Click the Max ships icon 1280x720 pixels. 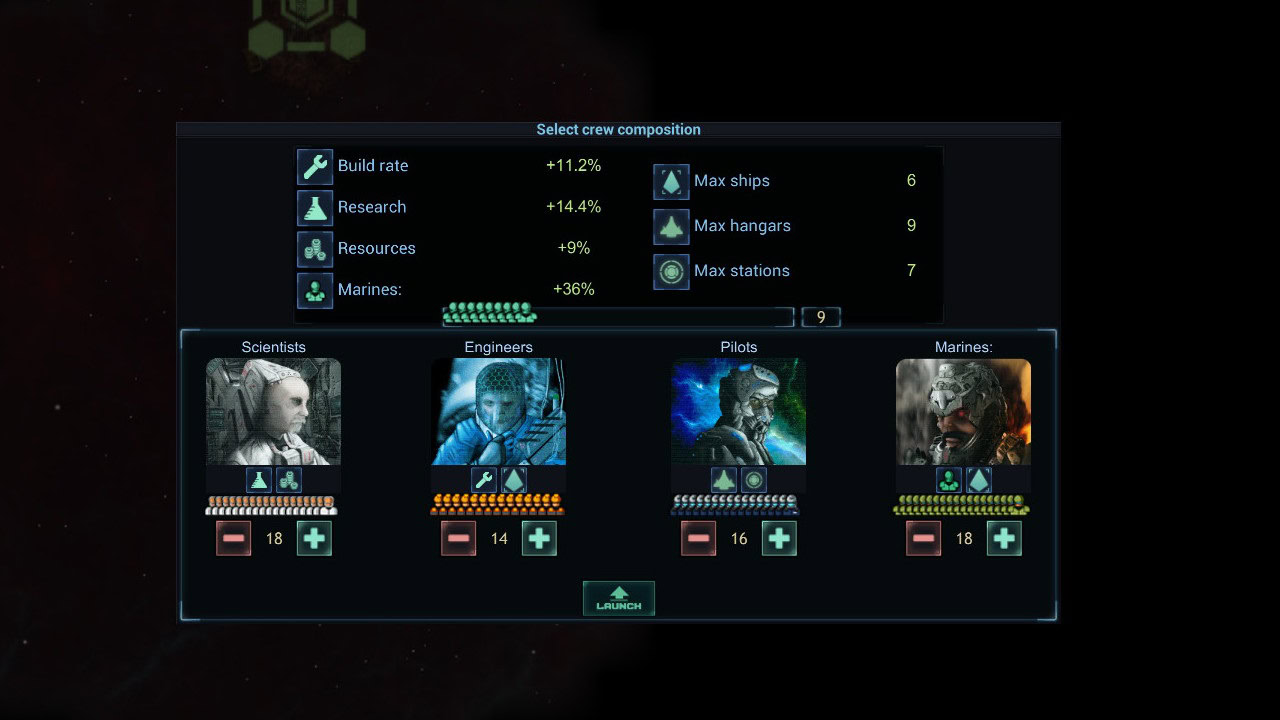(x=671, y=182)
